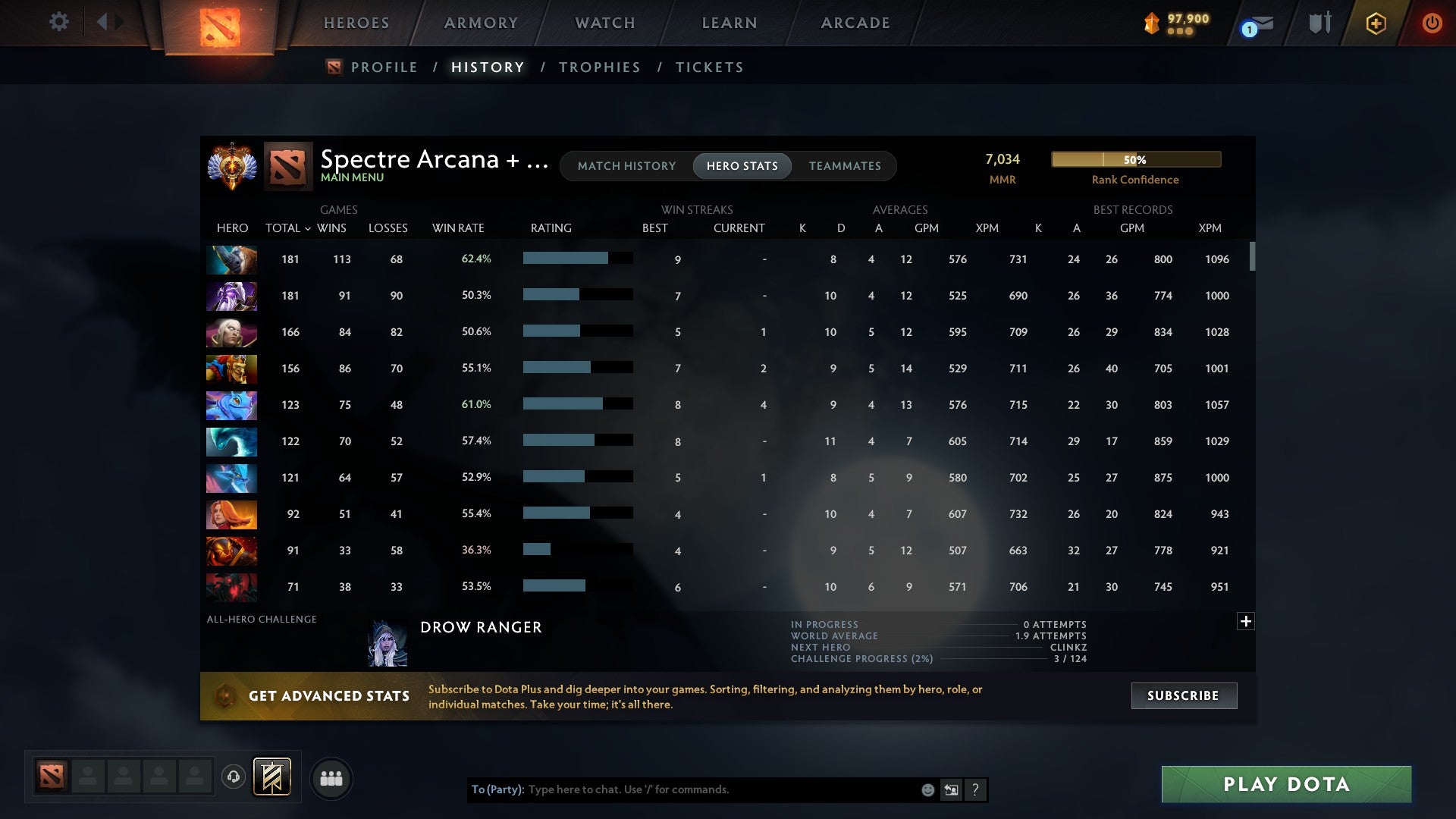
Task: Expand the All-Hero Challenge panel with the plus
Action: [1245, 620]
